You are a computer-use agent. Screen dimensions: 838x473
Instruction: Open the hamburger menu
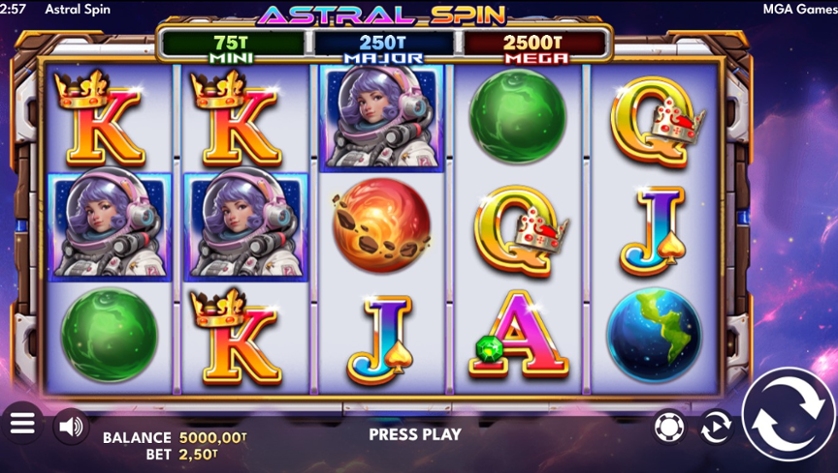[x=22, y=424]
